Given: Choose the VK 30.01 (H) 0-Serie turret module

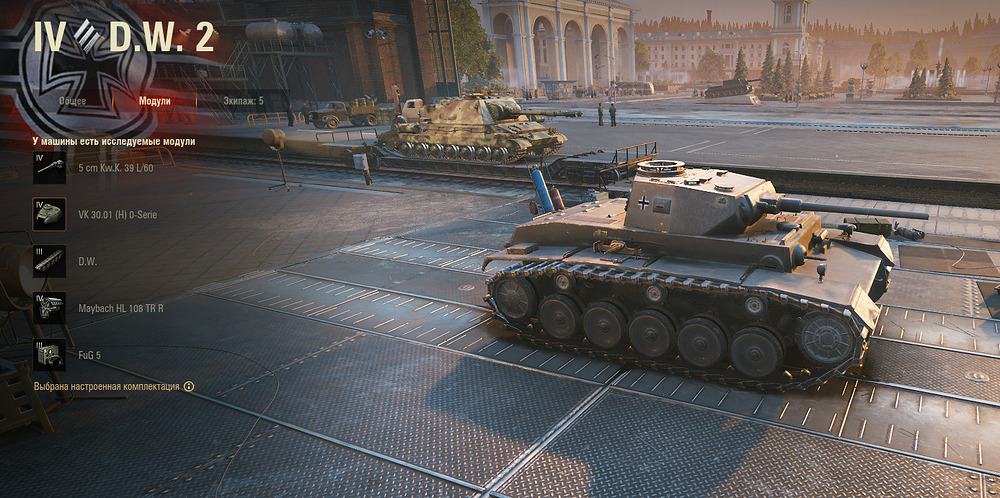Looking at the screenshot, I should [50, 214].
